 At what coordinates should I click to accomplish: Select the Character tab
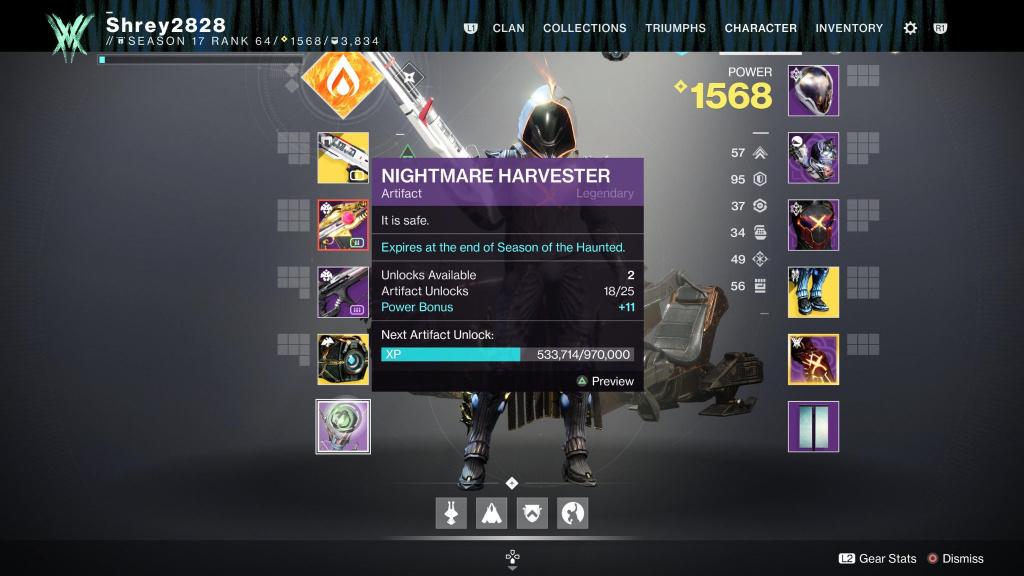pos(760,28)
